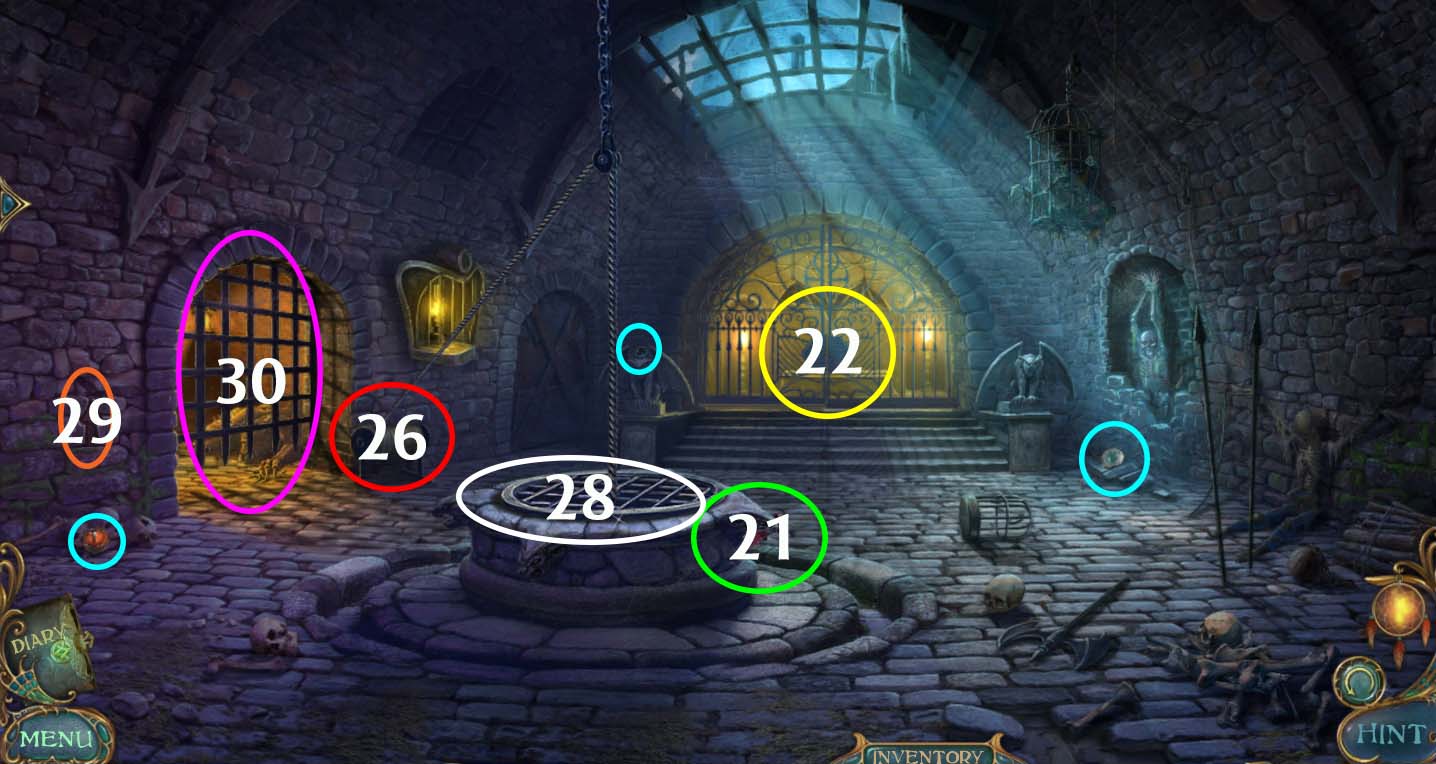Viewport: 1436px width, 764px height.
Task: Click the red circle 26 near the cauldron
Action: click(x=392, y=437)
